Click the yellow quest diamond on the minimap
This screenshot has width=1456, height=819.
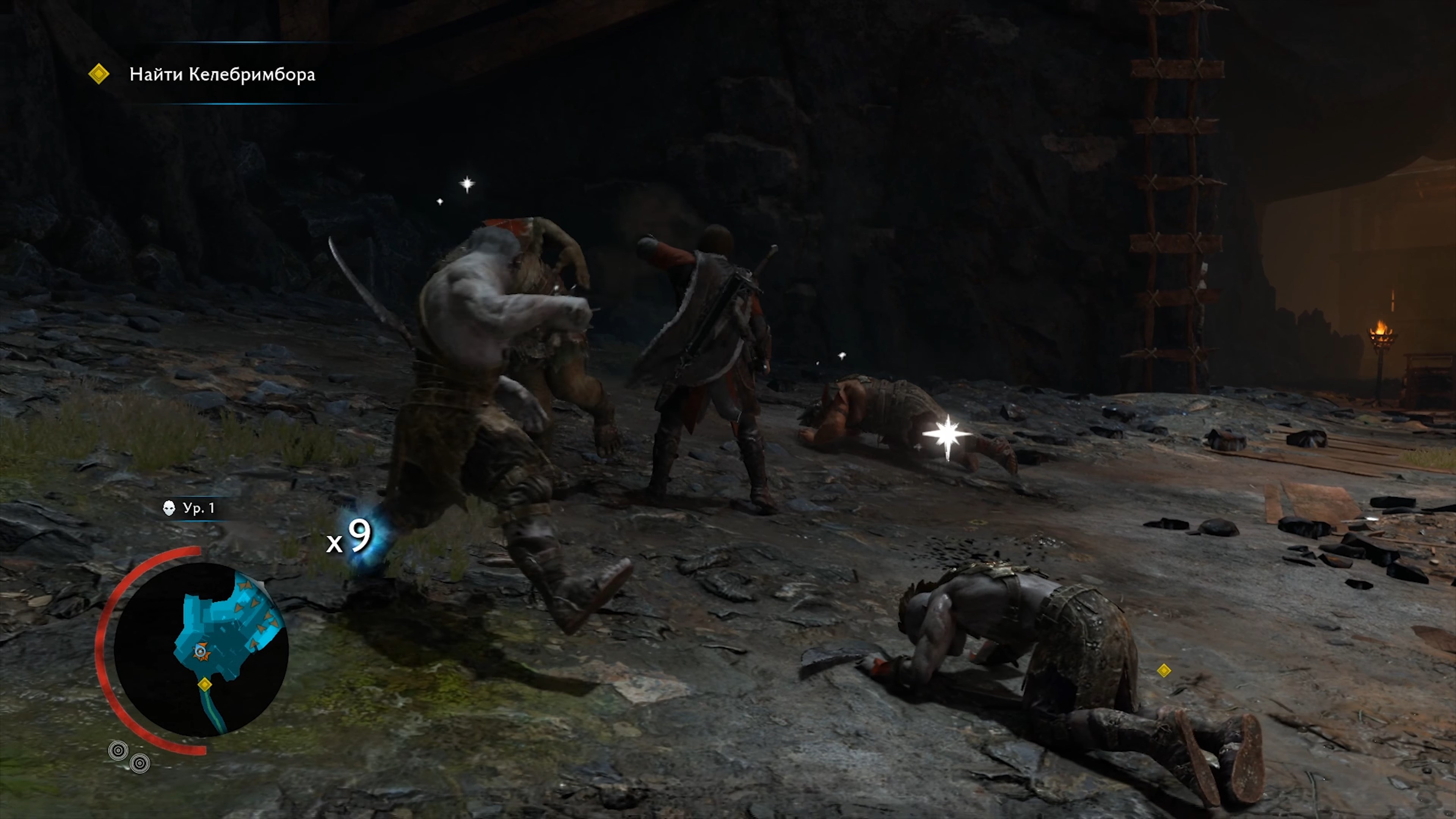point(205,684)
